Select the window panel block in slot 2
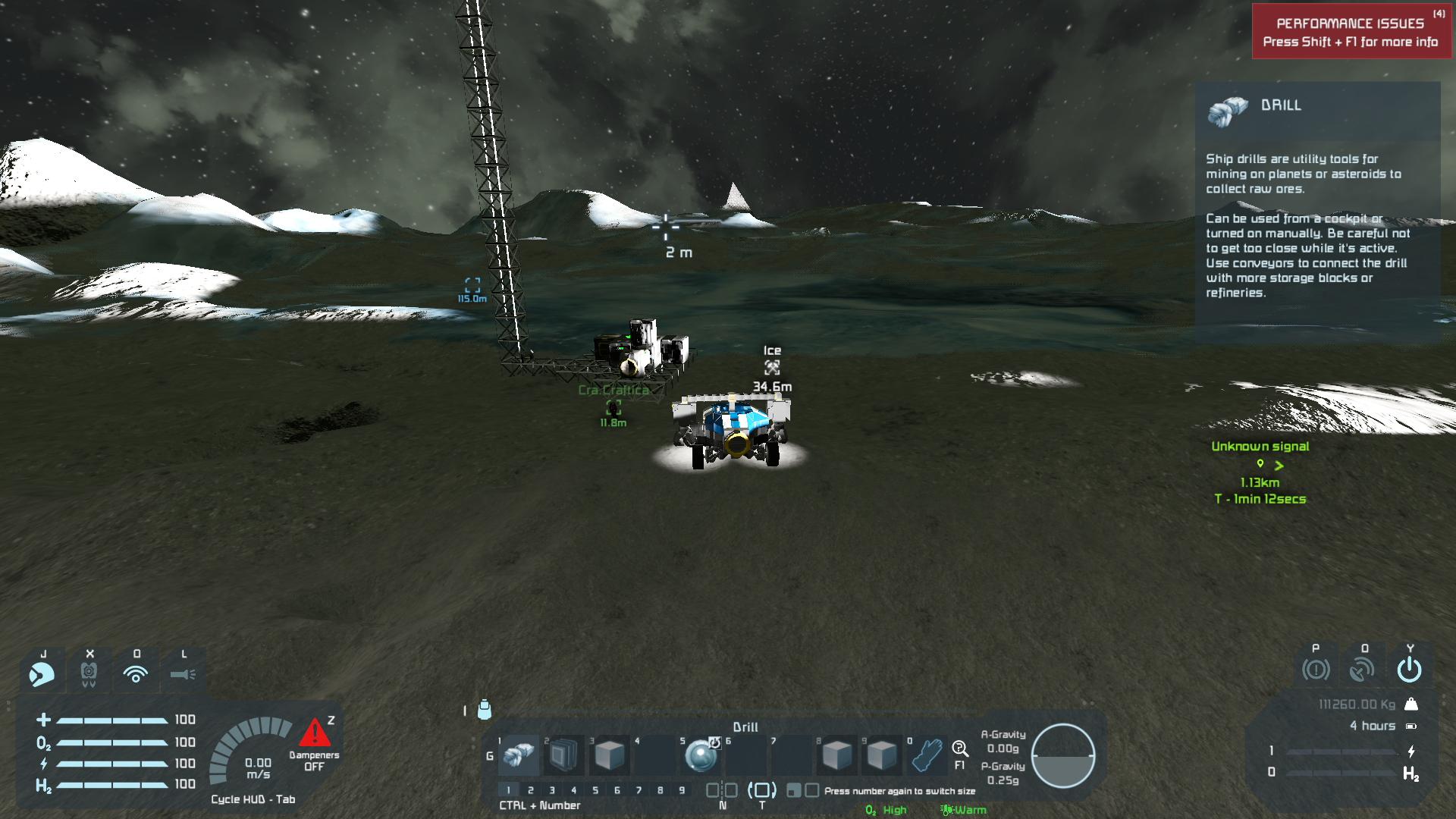Viewport: 1456px width, 819px height. point(563,755)
